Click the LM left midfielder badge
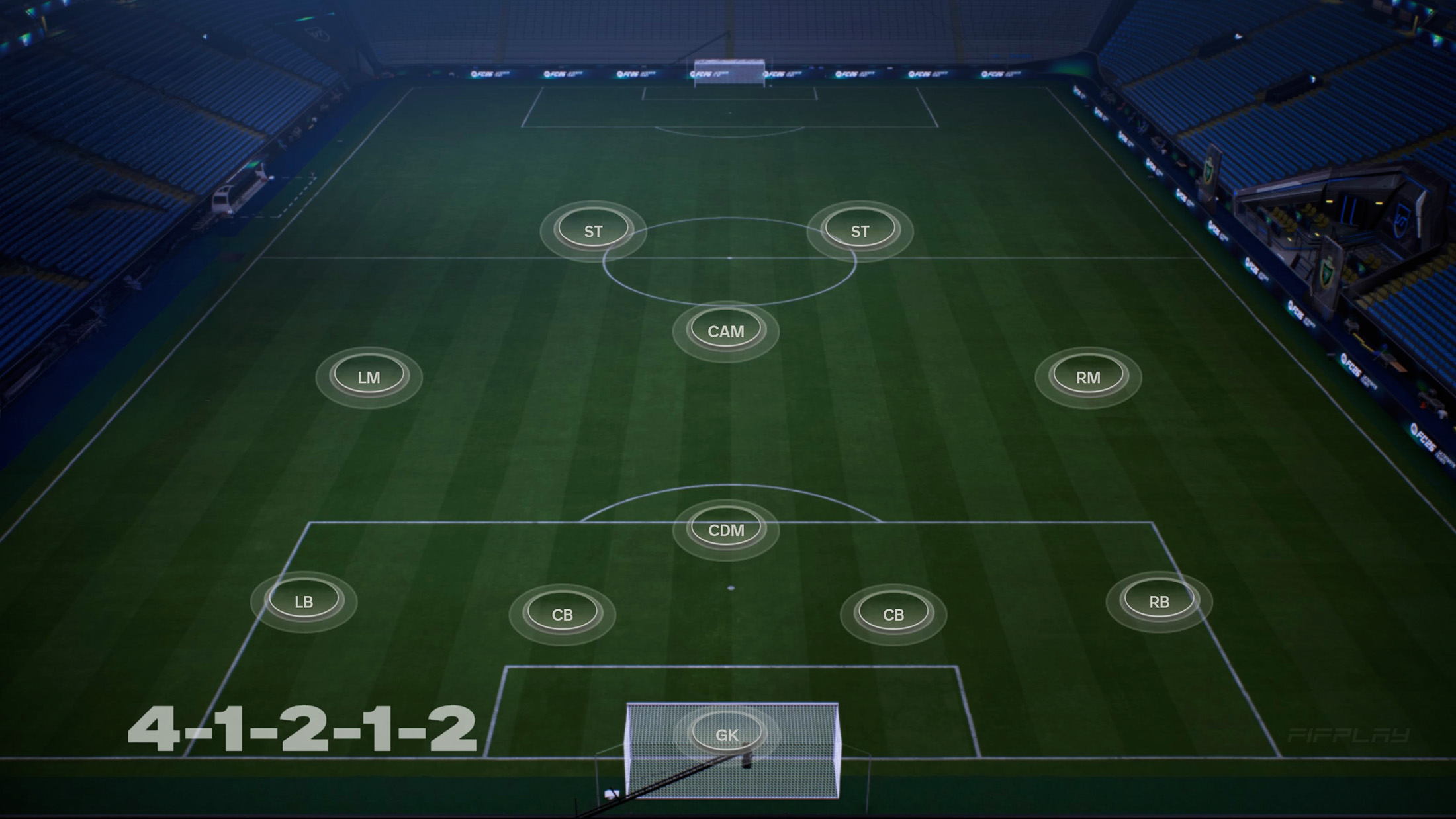Screen dimensions: 1456x819 [369, 376]
